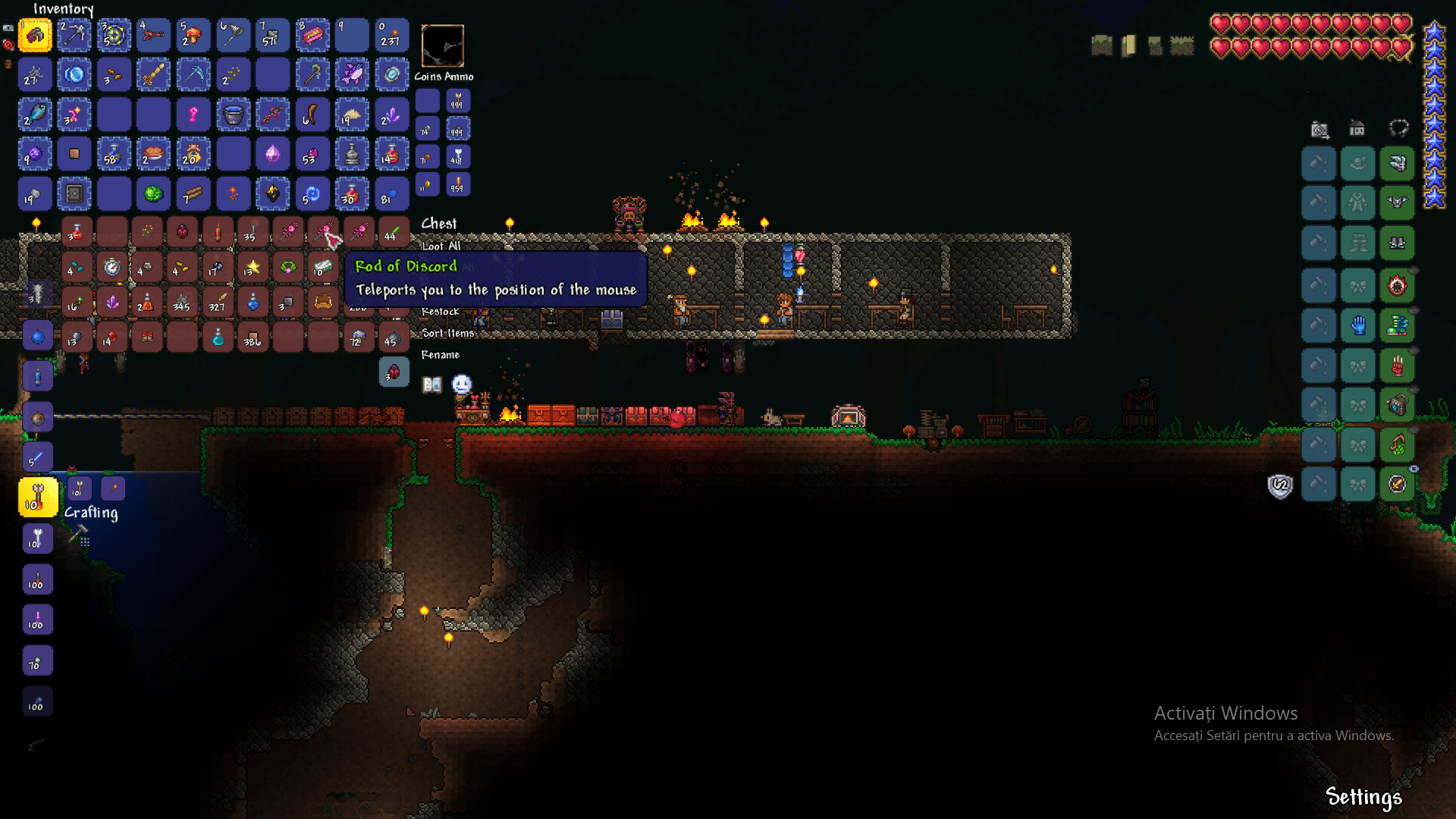
Task: Select the gun in hotbar slot 4
Action: click(153, 35)
